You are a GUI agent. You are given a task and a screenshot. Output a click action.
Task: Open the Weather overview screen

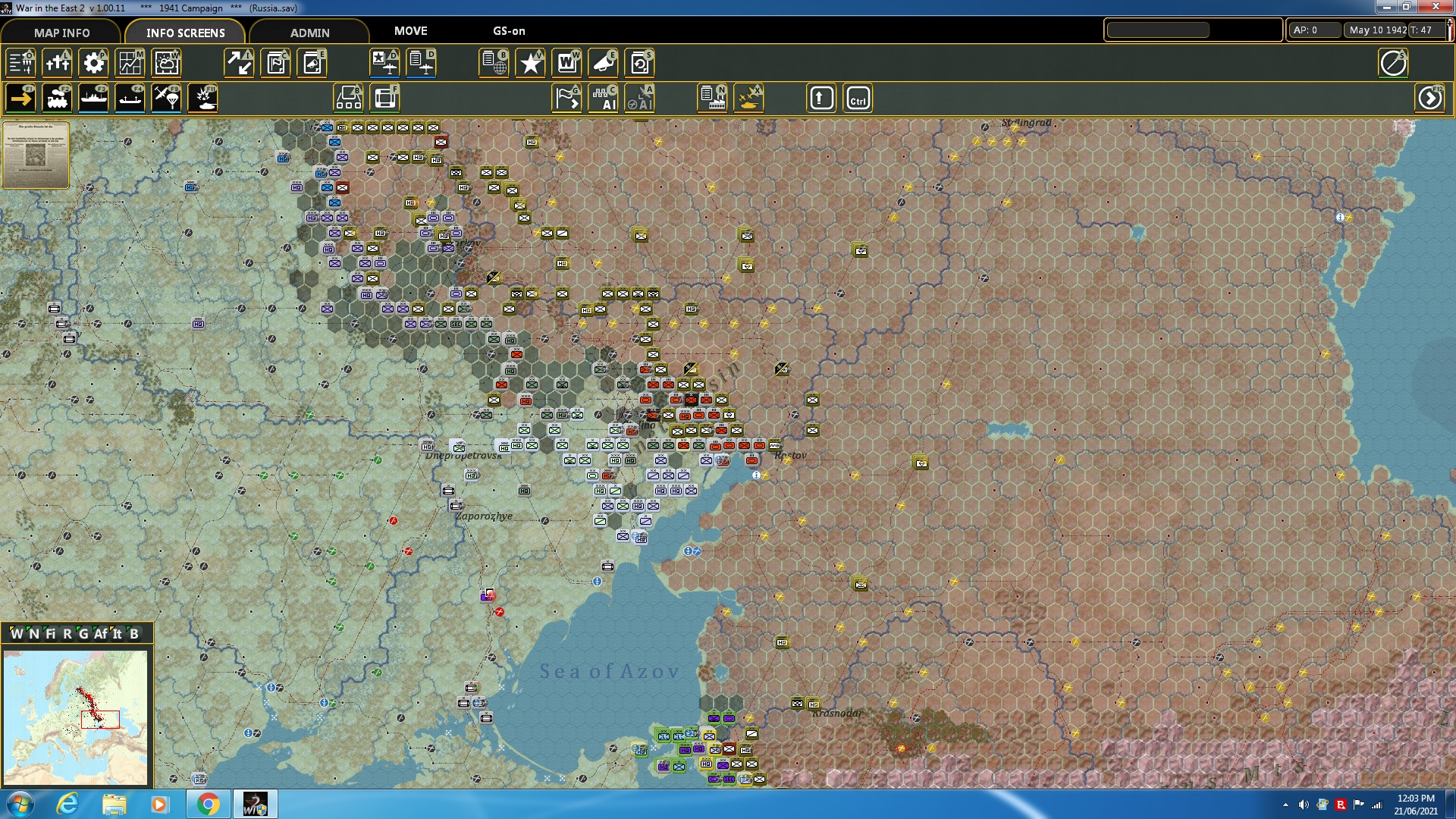tap(166, 63)
